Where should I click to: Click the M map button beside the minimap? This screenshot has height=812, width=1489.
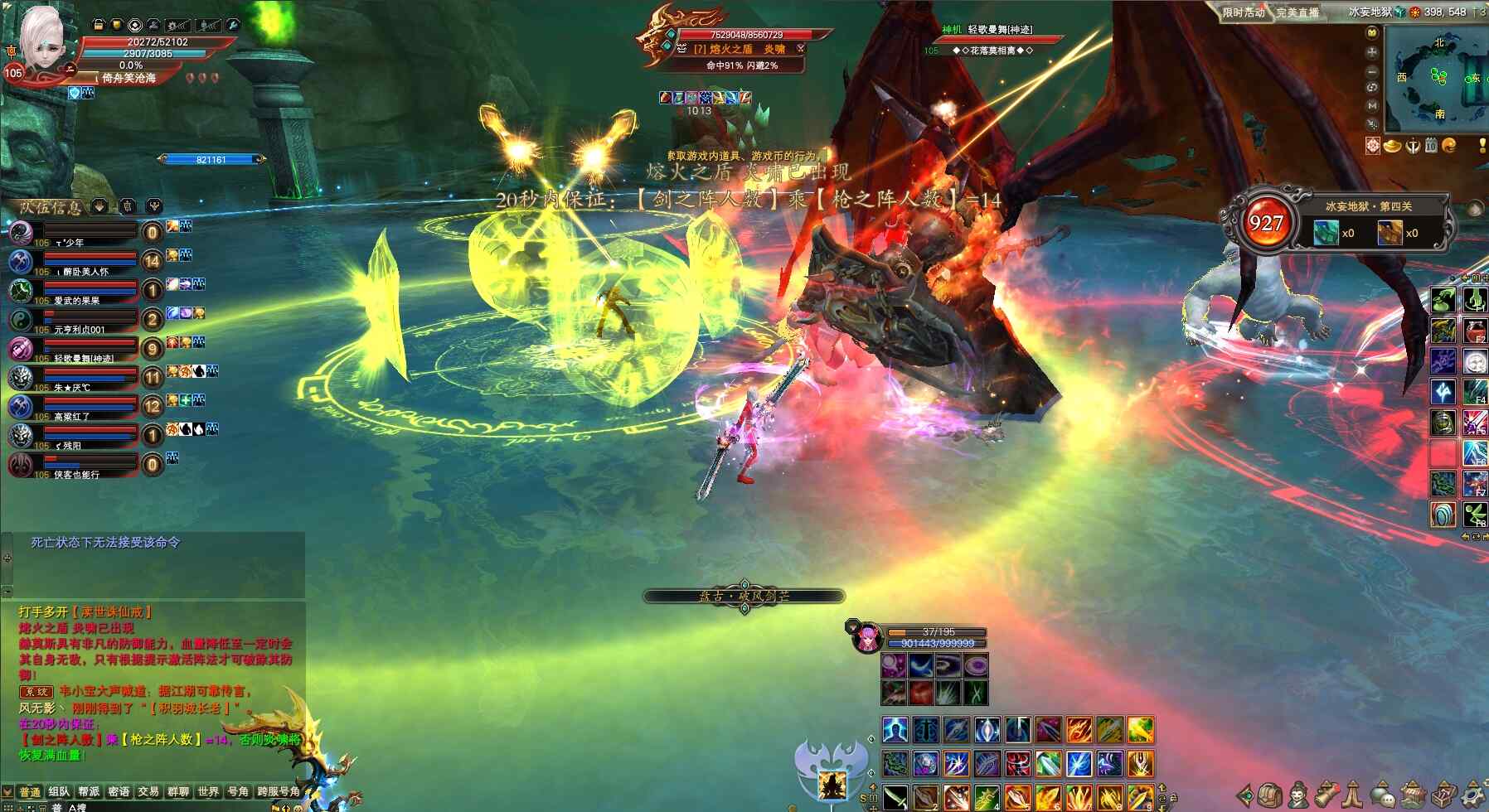pyautogui.click(x=1372, y=105)
